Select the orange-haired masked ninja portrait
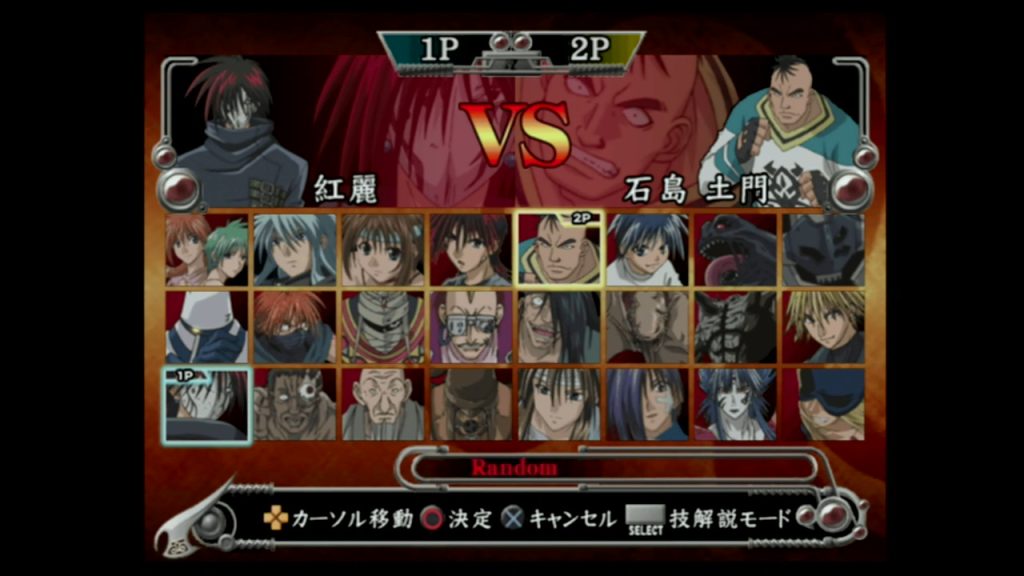The image size is (1024, 576). click(294, 326)
